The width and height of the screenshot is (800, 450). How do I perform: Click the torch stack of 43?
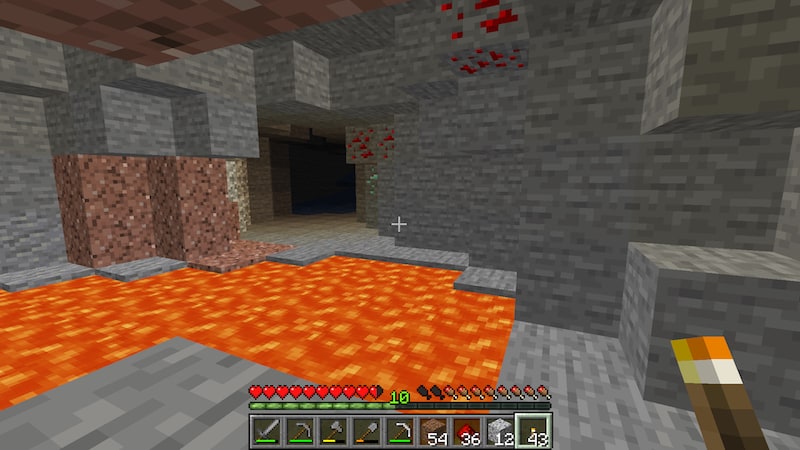[534, 431]
